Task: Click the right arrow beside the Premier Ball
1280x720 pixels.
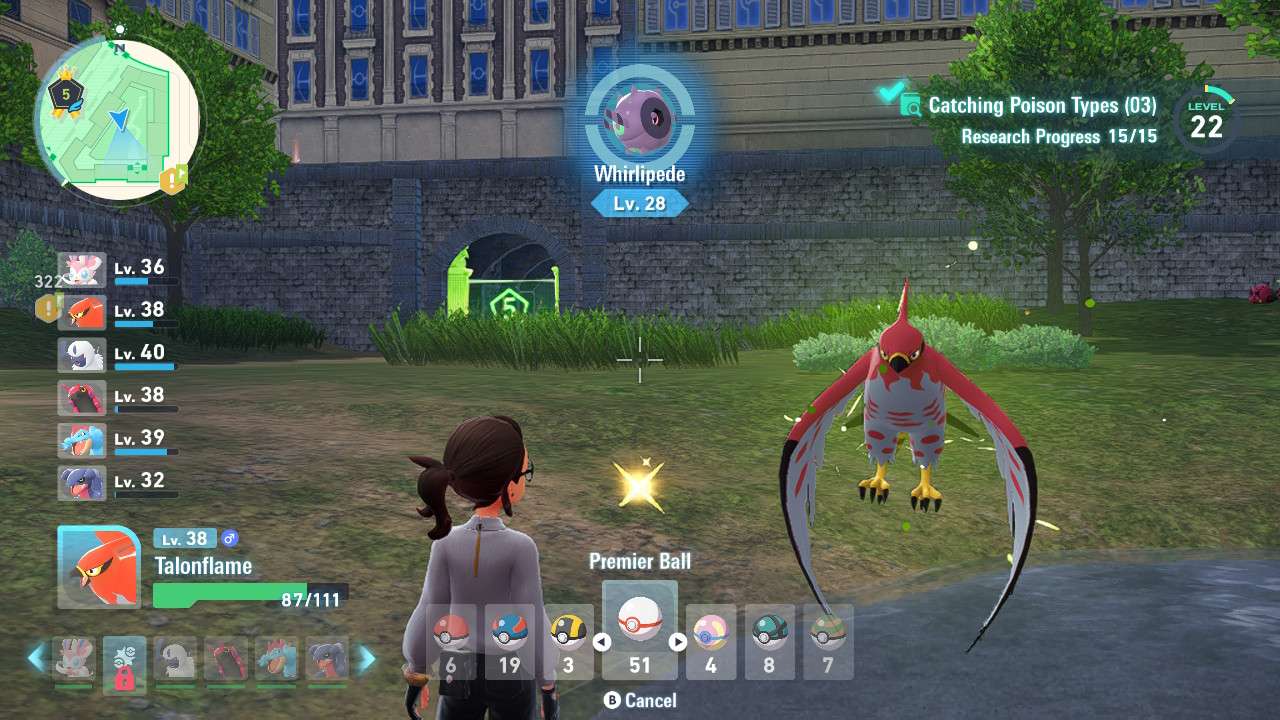Action: click(678, 642)
